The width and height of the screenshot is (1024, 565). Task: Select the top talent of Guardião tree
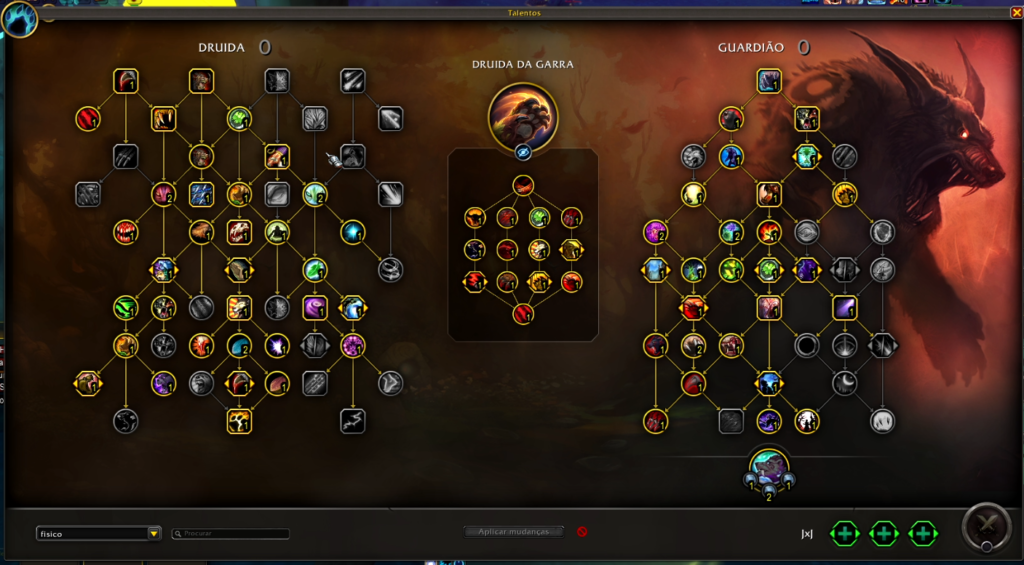tap(768, 81)
